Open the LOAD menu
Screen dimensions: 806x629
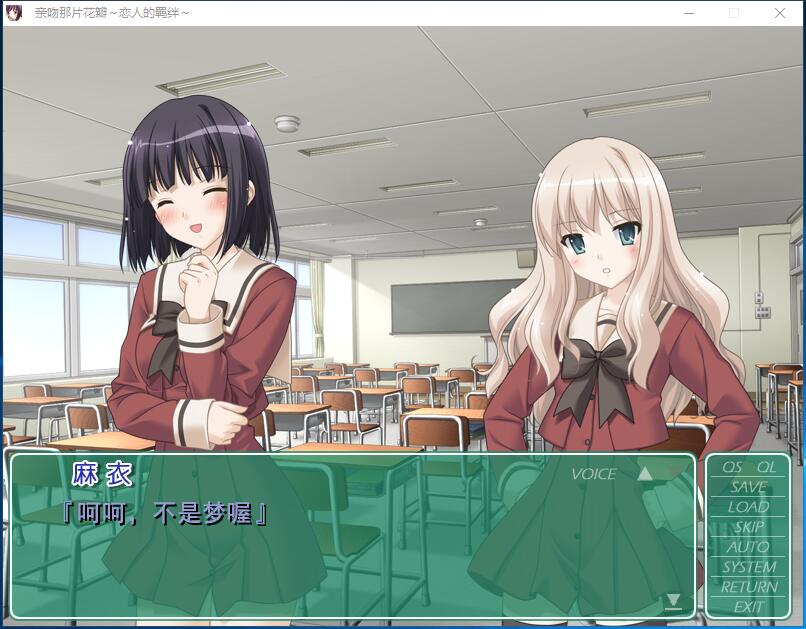tap(748, 507)
